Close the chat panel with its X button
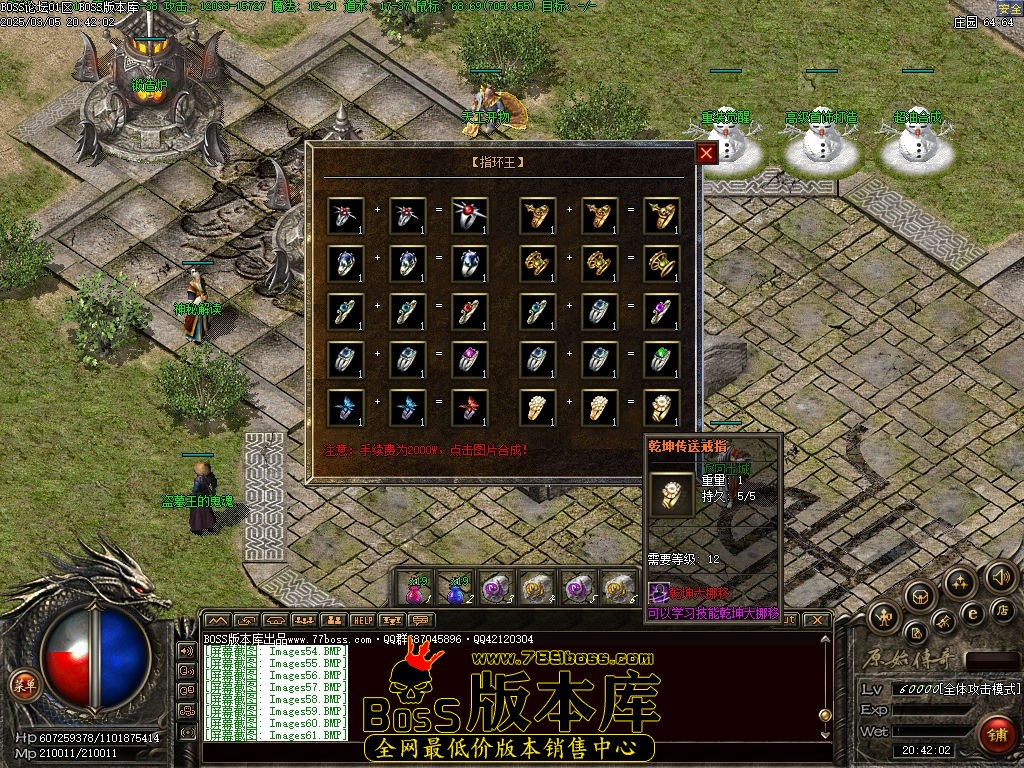 coord(817,620)
